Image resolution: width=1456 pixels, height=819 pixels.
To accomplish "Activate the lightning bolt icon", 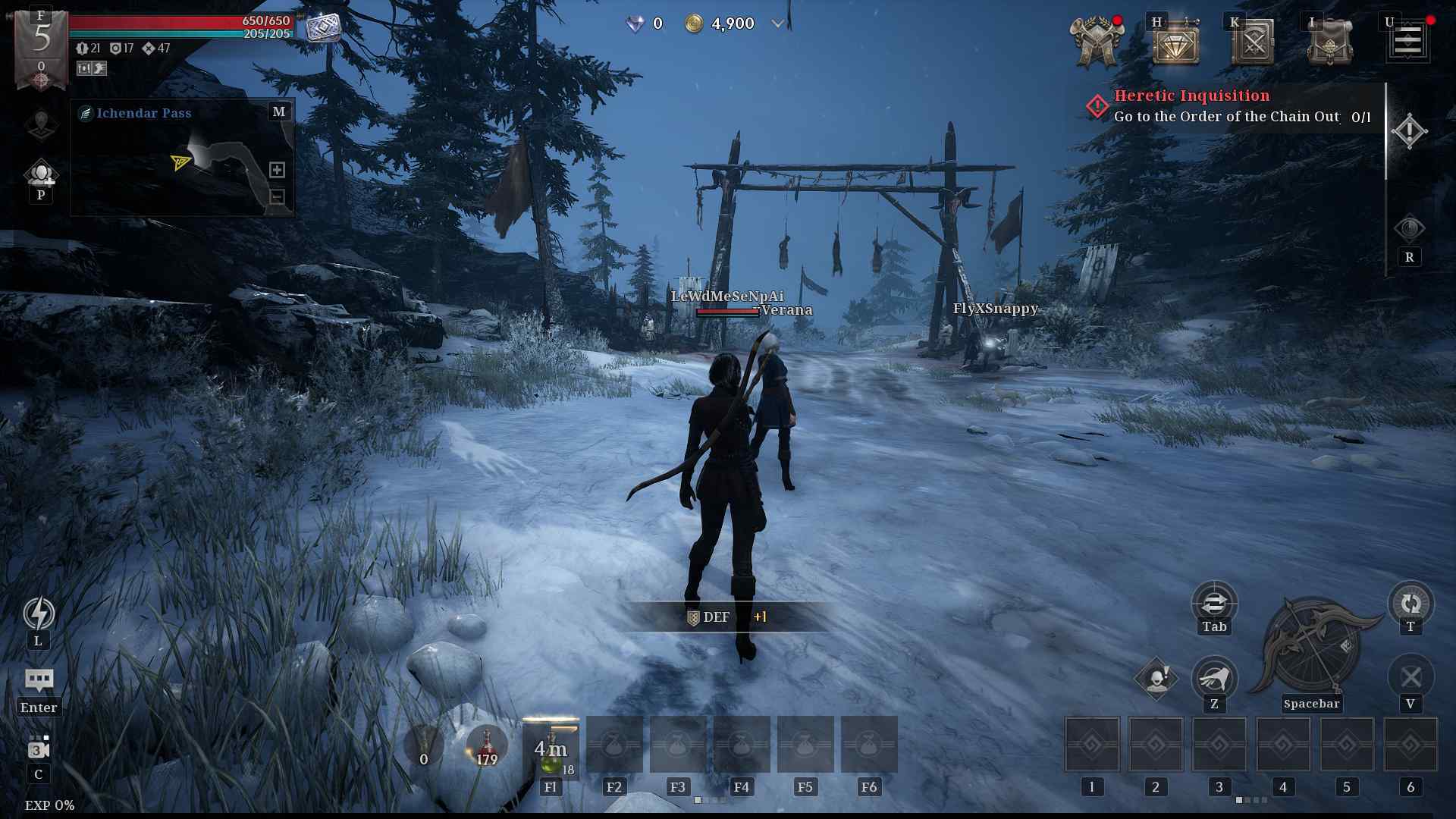I will click(x=39, y=613).
